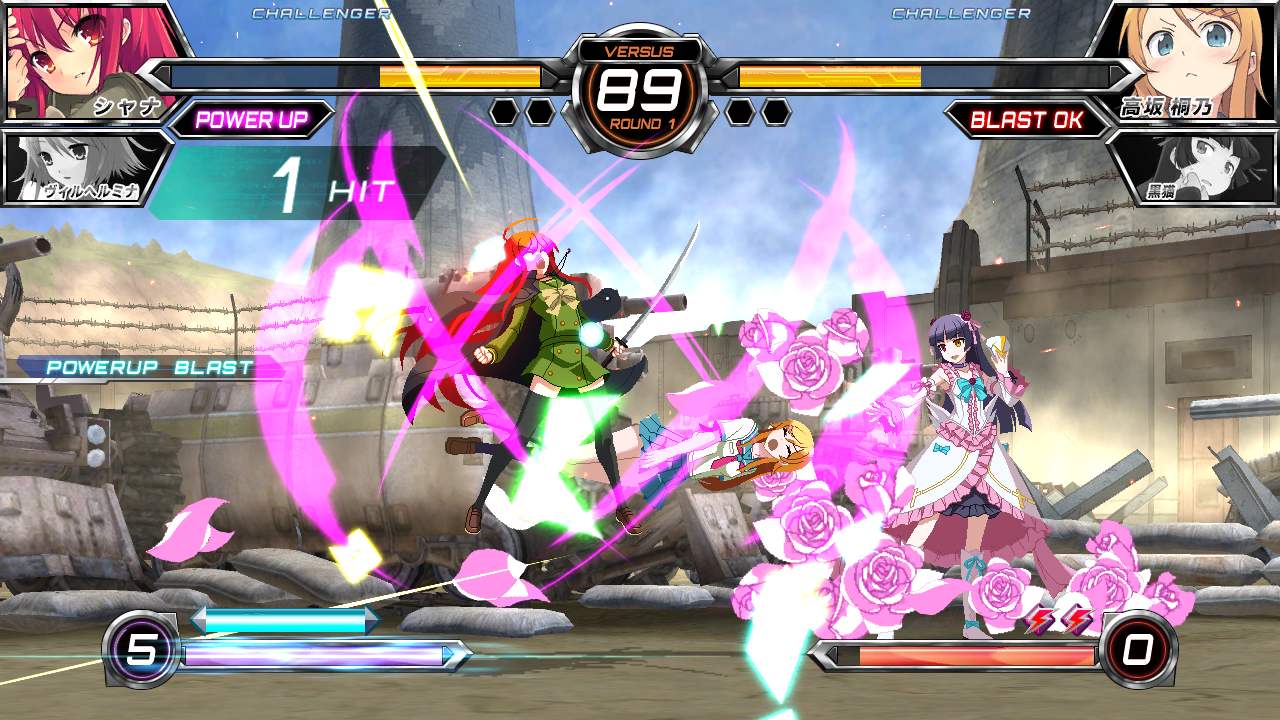Click the POWER UP status indicator
Screen dimensions: 1280x720
pos(253,117)
